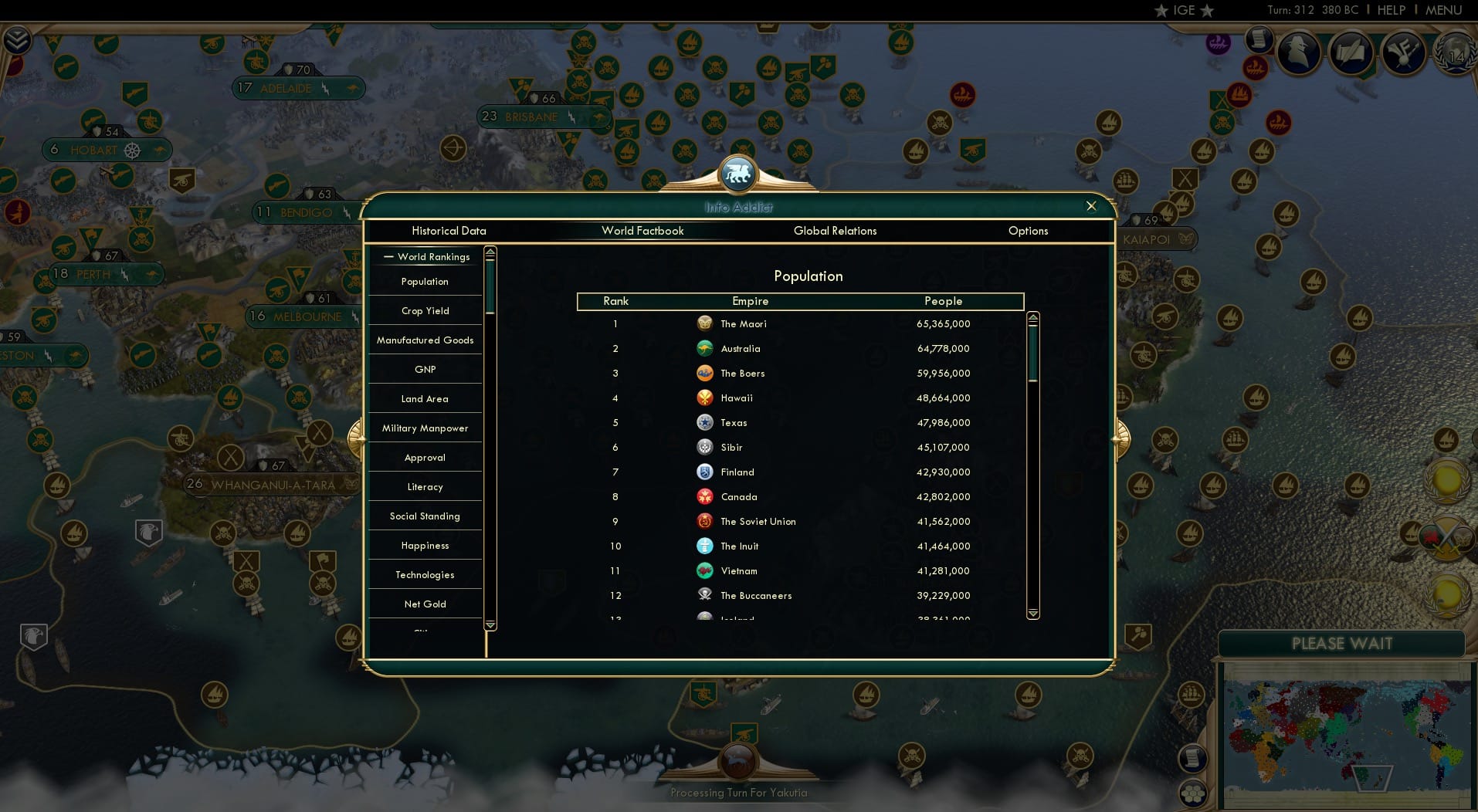Screen dimensions: 1478x812
Task: Click HELP in the top bar
Action: (x=1391, y=11)
